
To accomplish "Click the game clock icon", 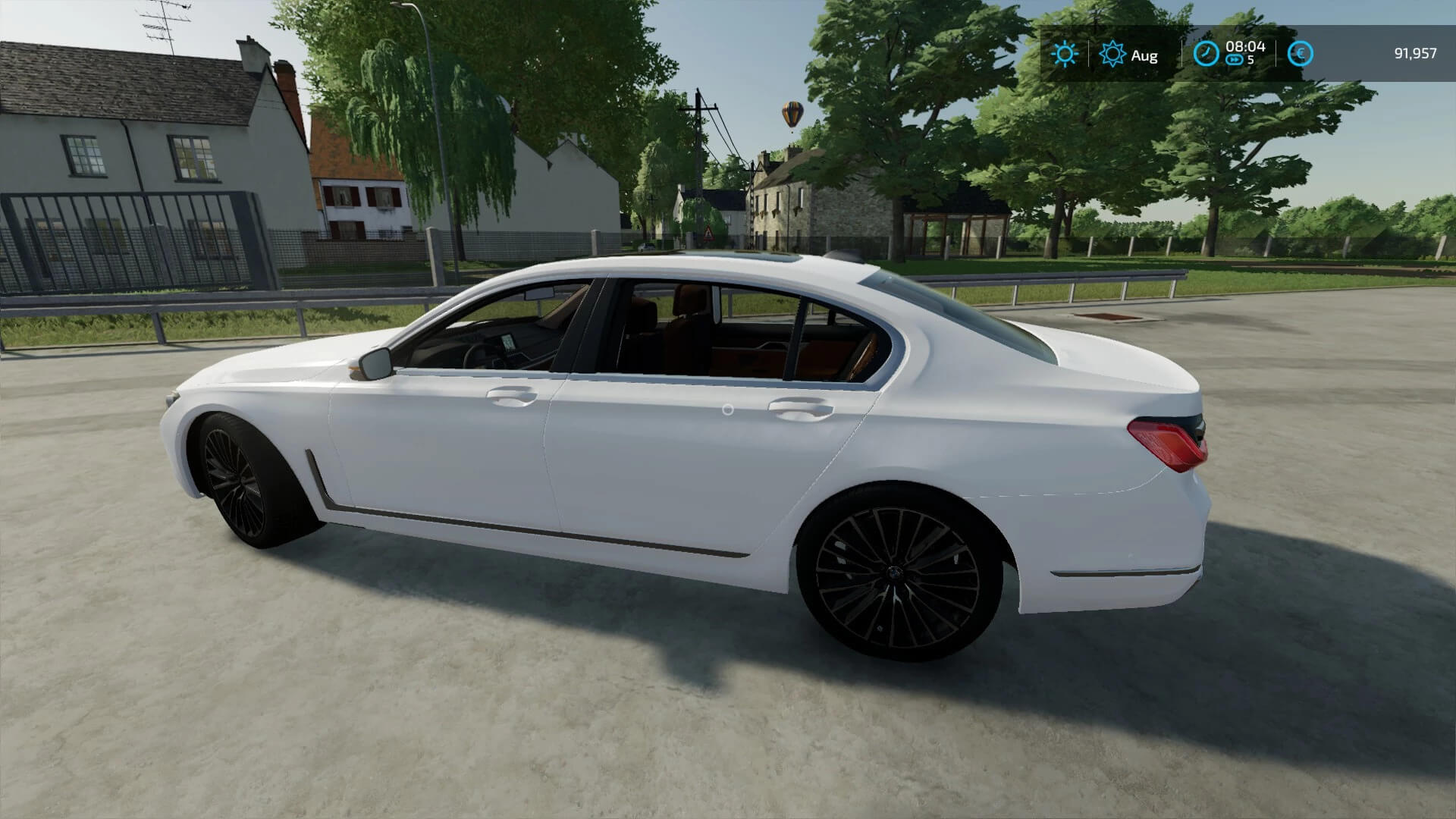I will (x=1206, y=54).
